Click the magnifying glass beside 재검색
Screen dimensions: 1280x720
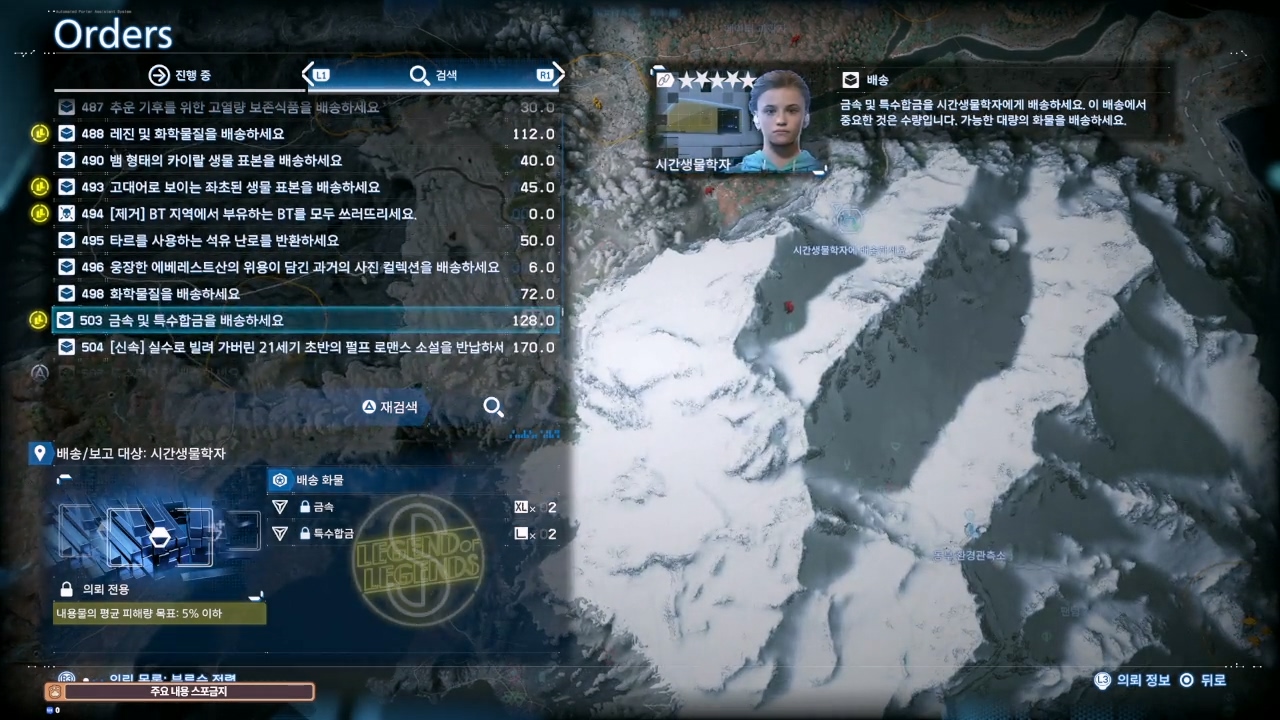[x=493, y=407]
